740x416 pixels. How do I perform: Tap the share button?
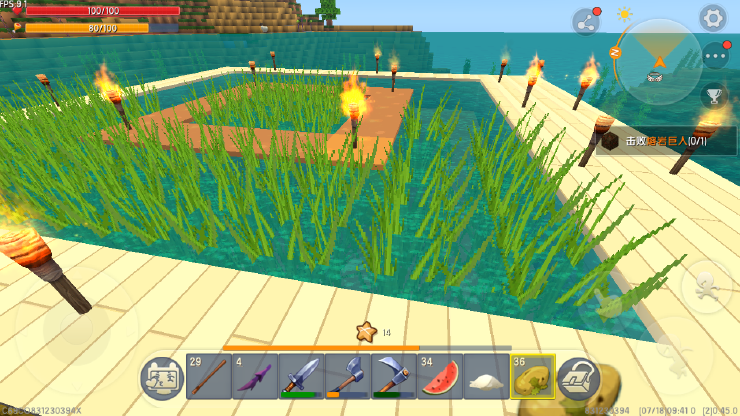tap(585, 21)
